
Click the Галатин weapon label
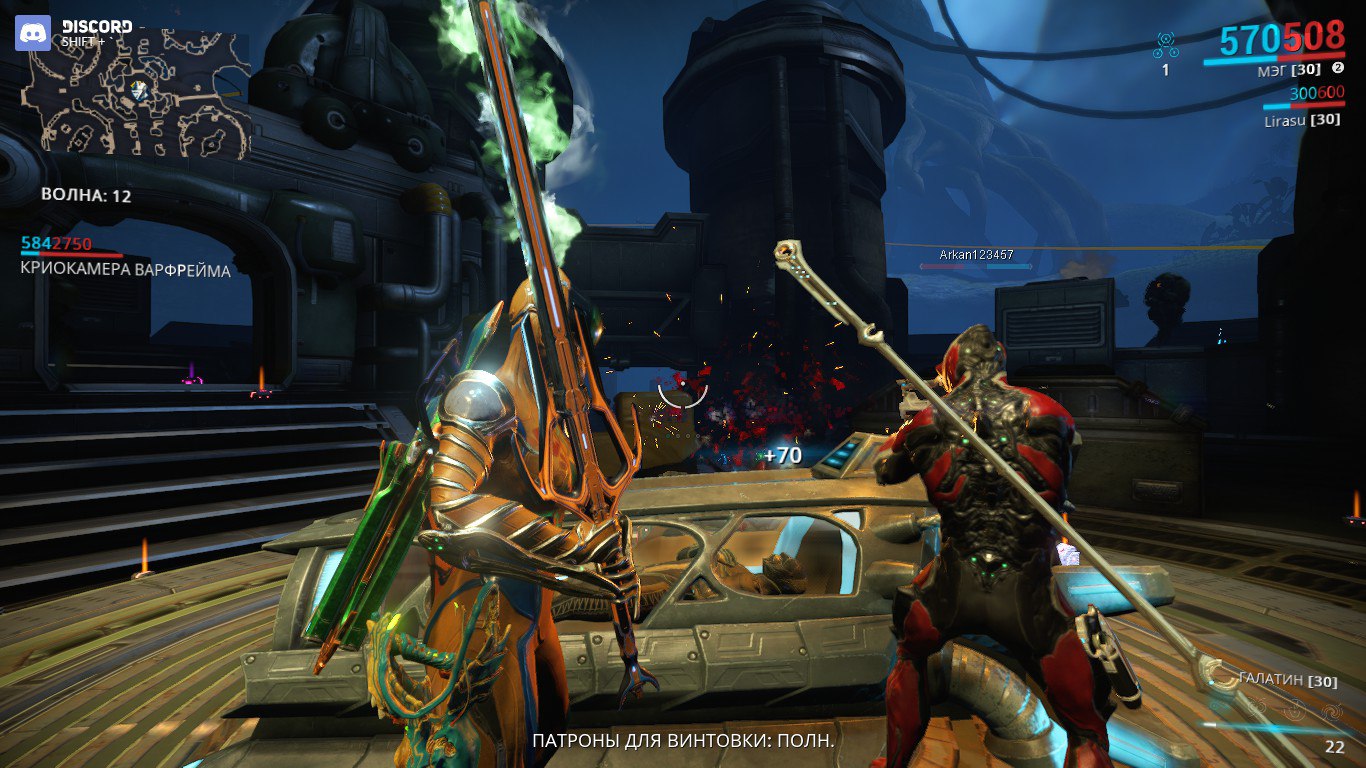(x=1273, y=679)
